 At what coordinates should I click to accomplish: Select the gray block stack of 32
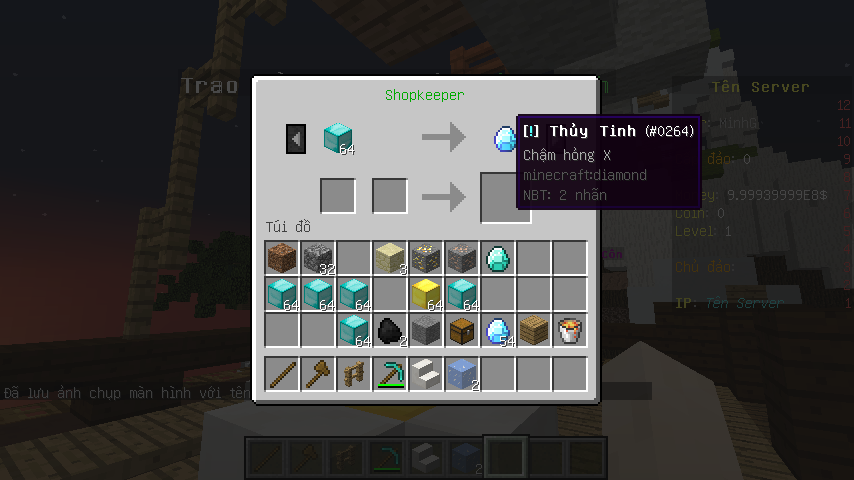319,259
